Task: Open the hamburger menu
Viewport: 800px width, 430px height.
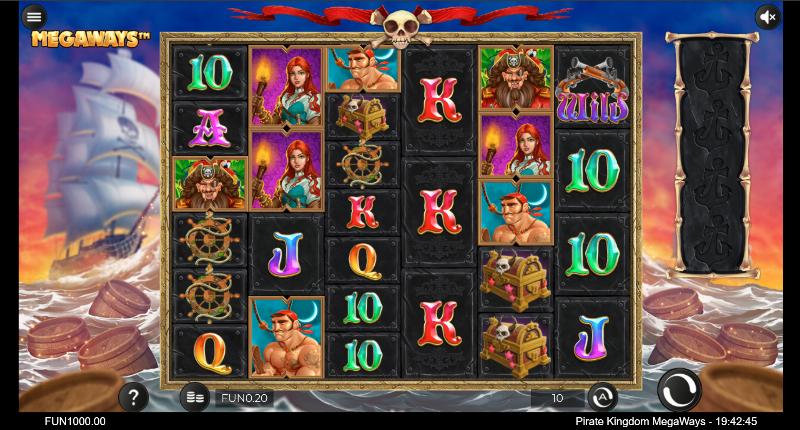Action: point(33,16)
